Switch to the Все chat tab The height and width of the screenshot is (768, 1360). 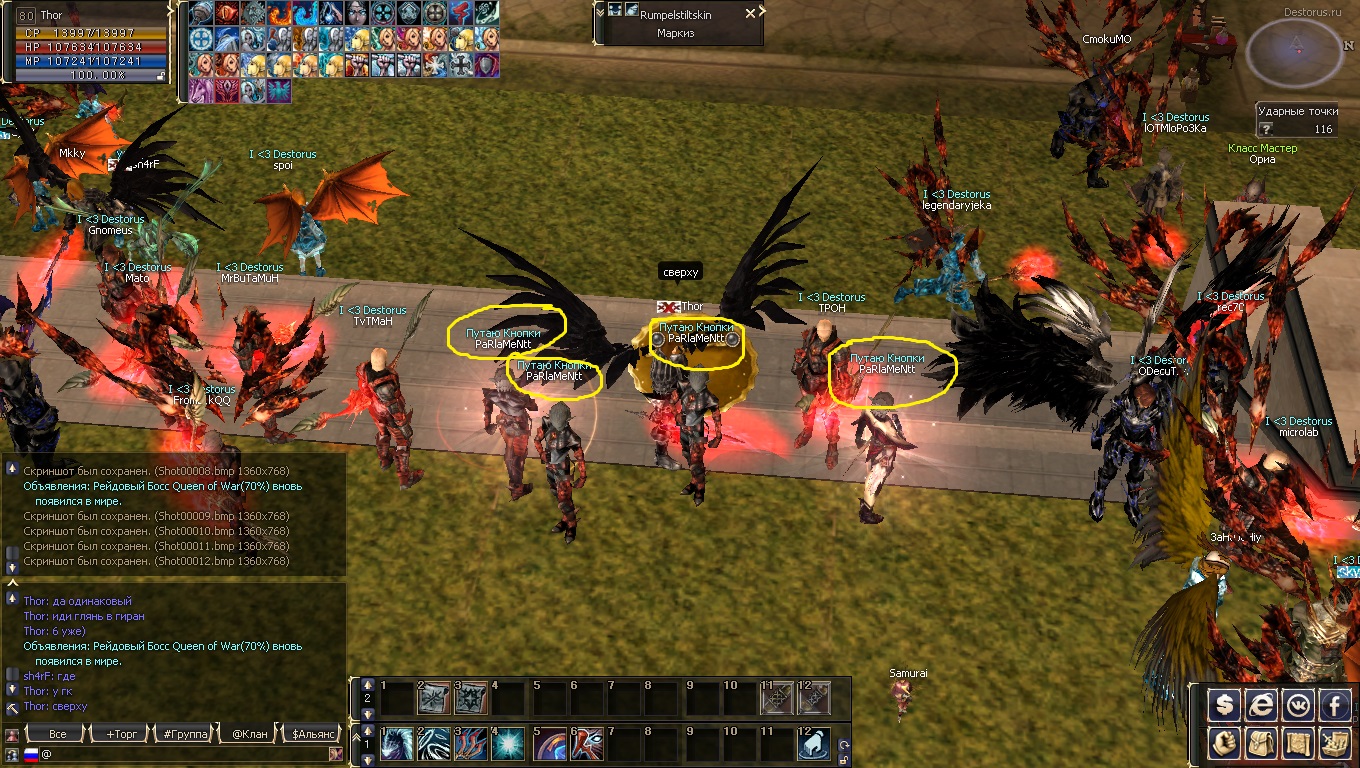tap(57, 734)
